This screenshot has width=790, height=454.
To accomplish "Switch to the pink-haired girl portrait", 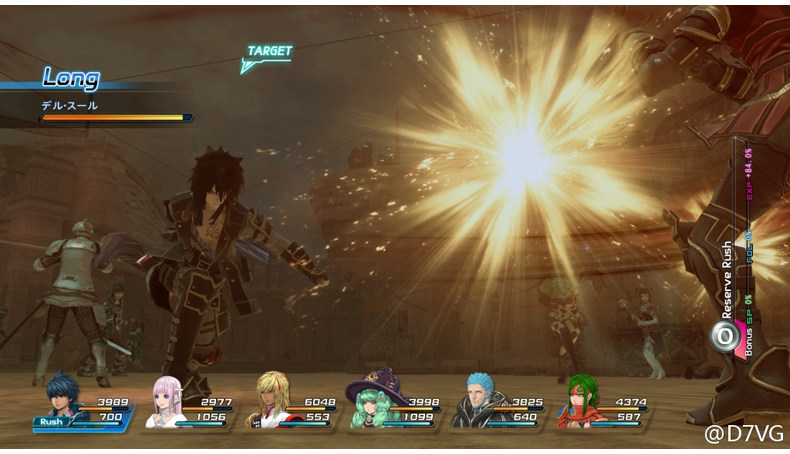I will 166,400.
